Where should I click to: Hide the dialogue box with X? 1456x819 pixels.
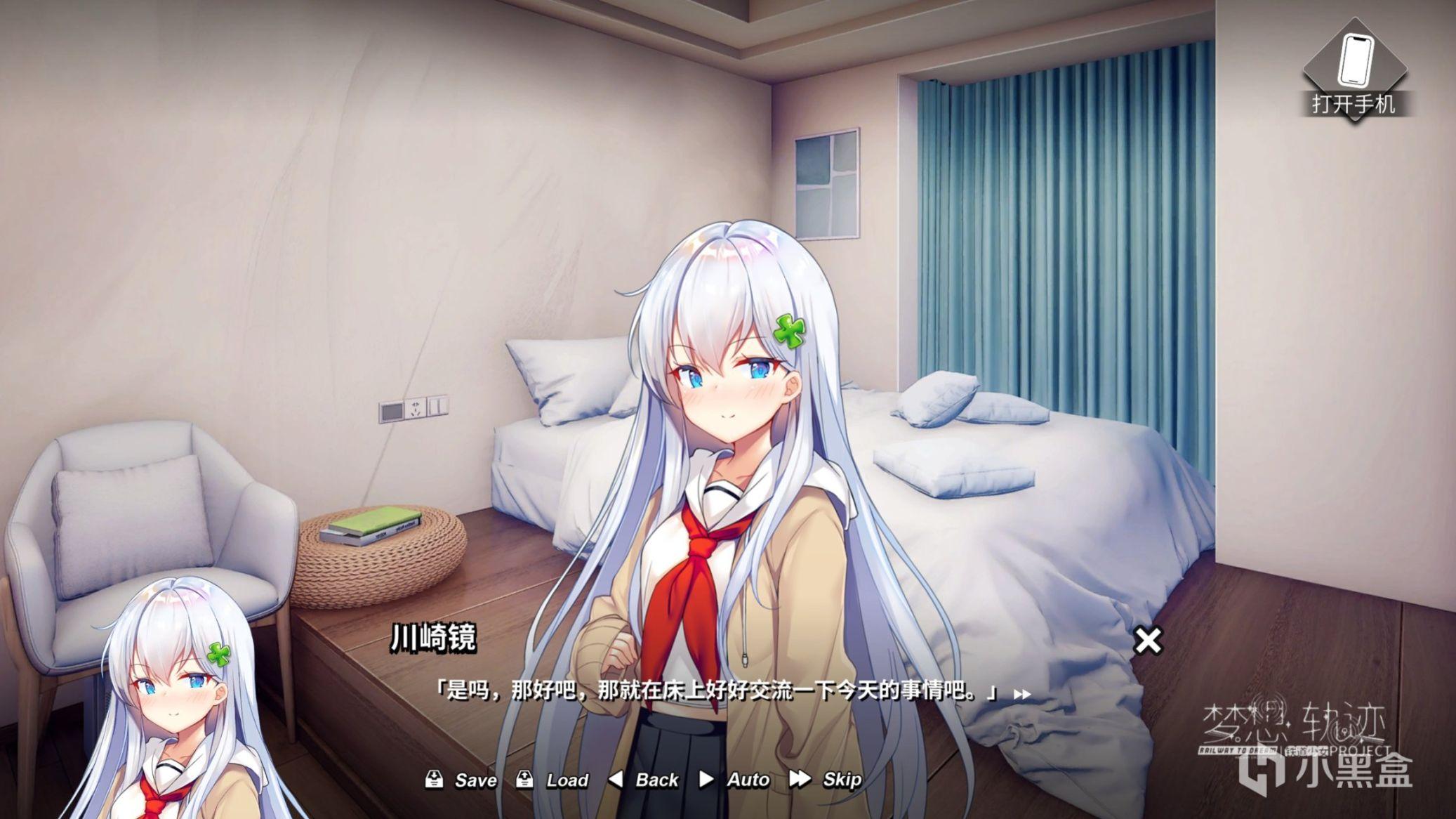click(x=1148, y=641)
